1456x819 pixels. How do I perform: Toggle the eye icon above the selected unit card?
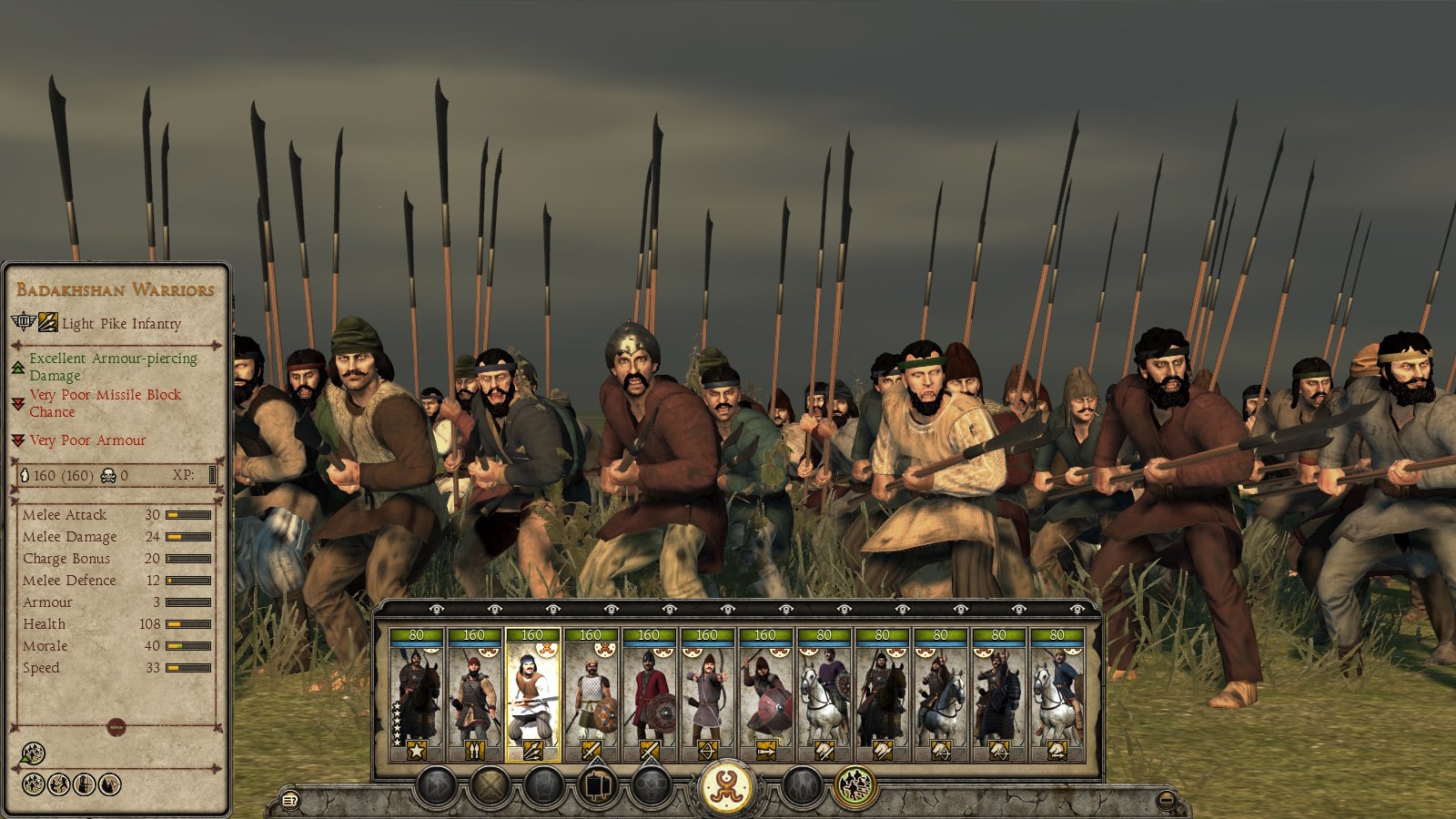point(553,609)
